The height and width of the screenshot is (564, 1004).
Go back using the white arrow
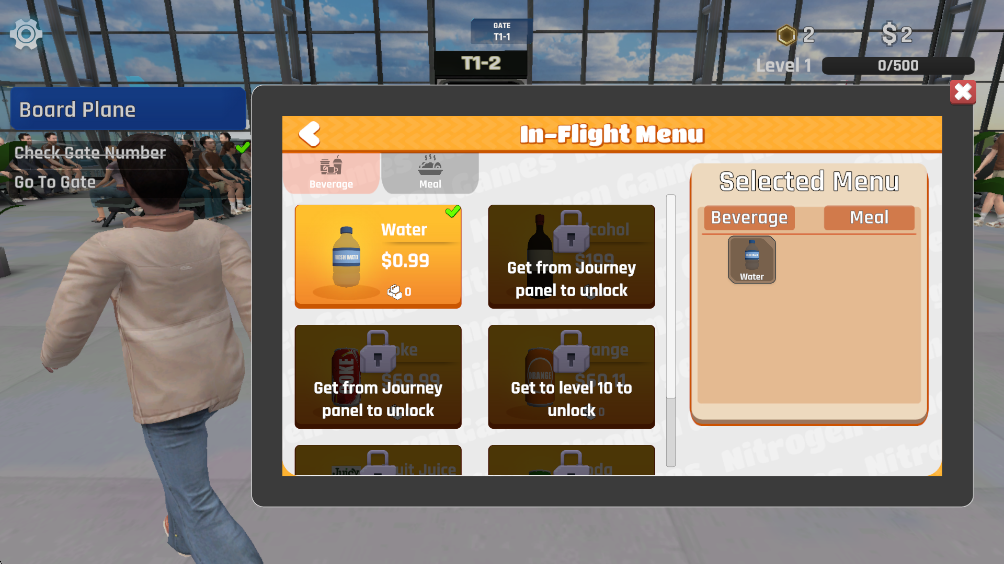pos(309,134)
